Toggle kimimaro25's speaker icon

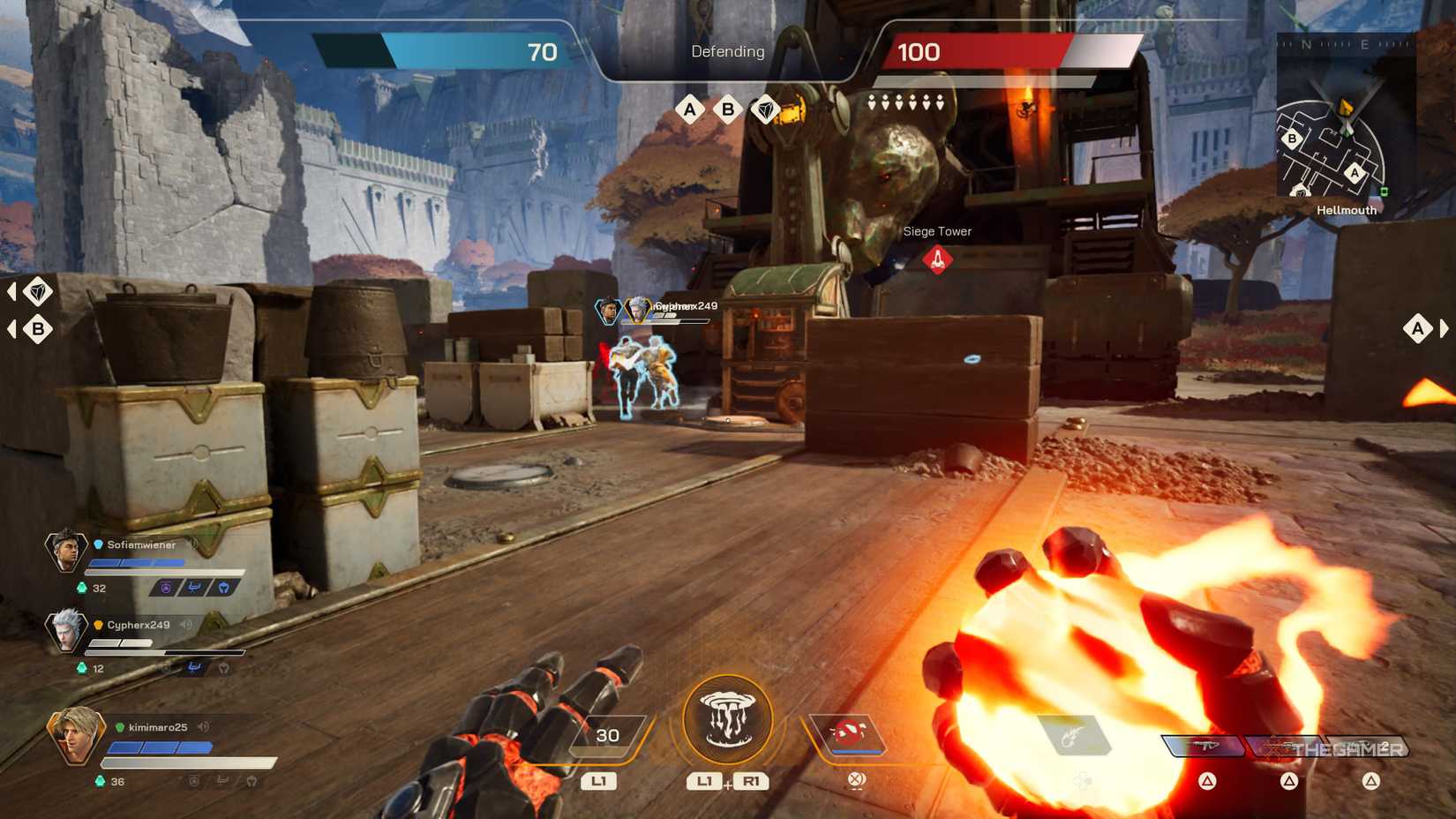(203, 727)
